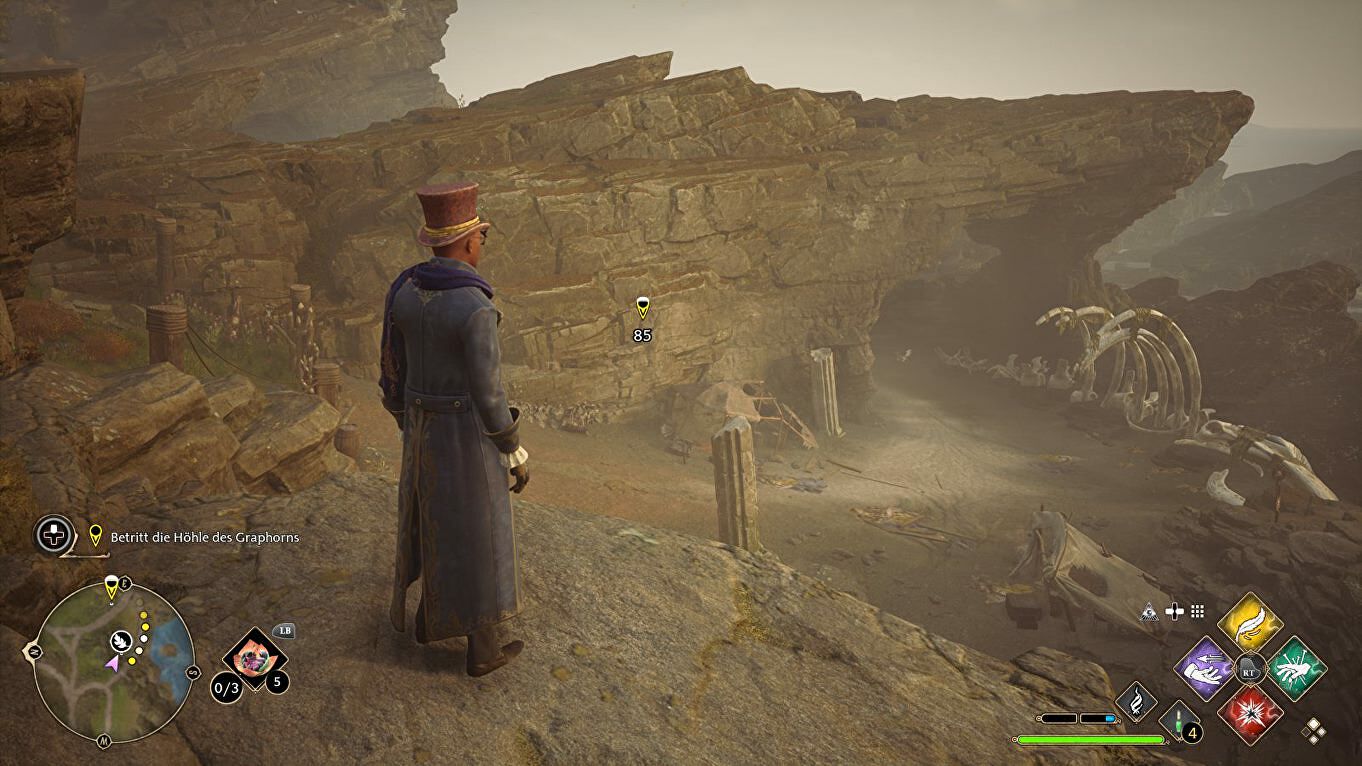Open the nine-dot grid menu icon
Image resolution: width=1362 pixels, height=766 pixels.
(1196, 611)
